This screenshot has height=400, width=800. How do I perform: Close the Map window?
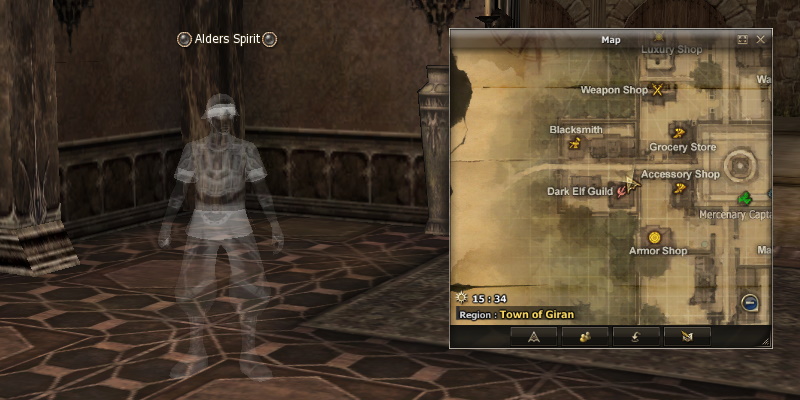click(x=761, y=40)
